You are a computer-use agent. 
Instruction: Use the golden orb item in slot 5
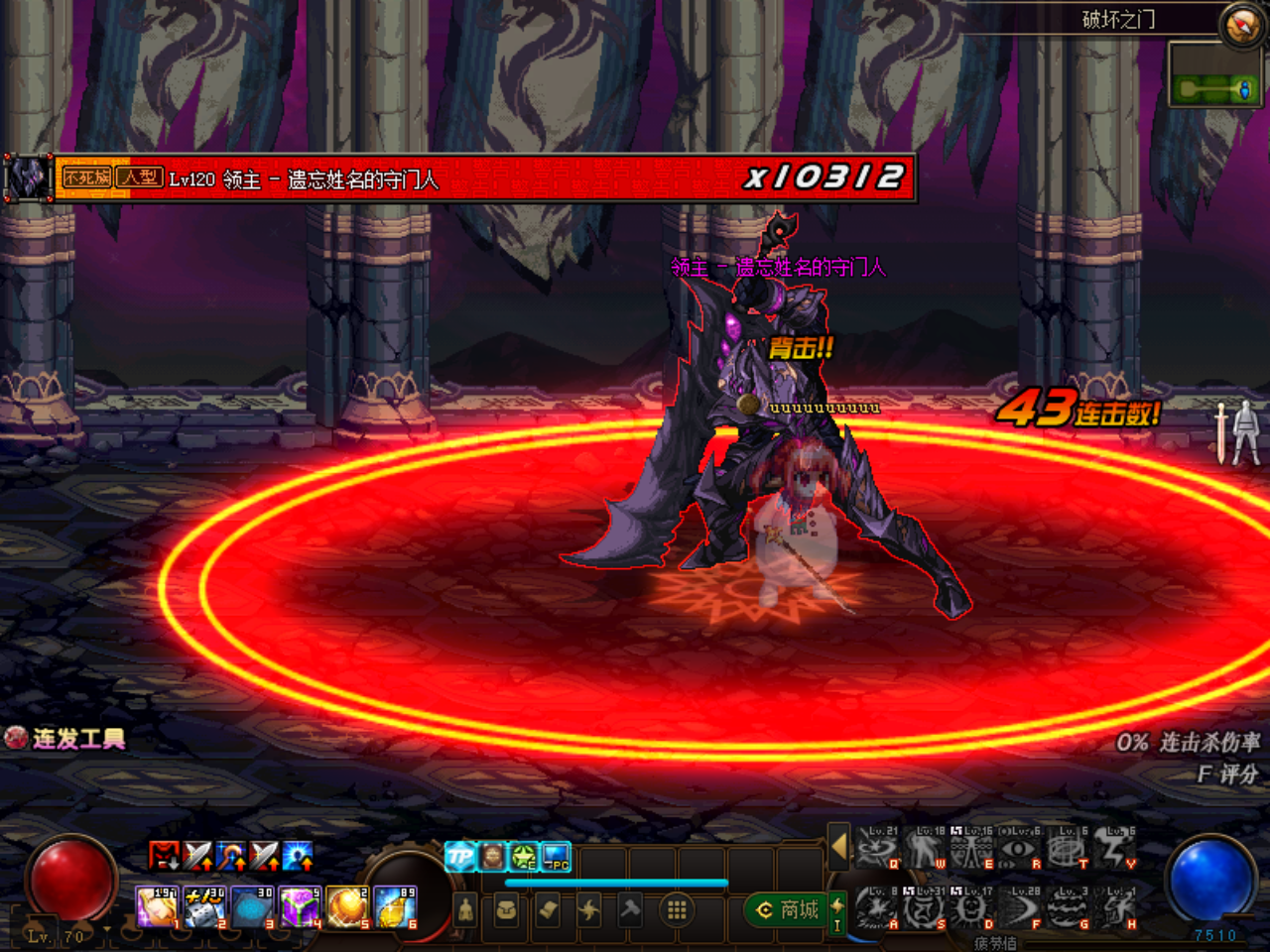(348, 907)
